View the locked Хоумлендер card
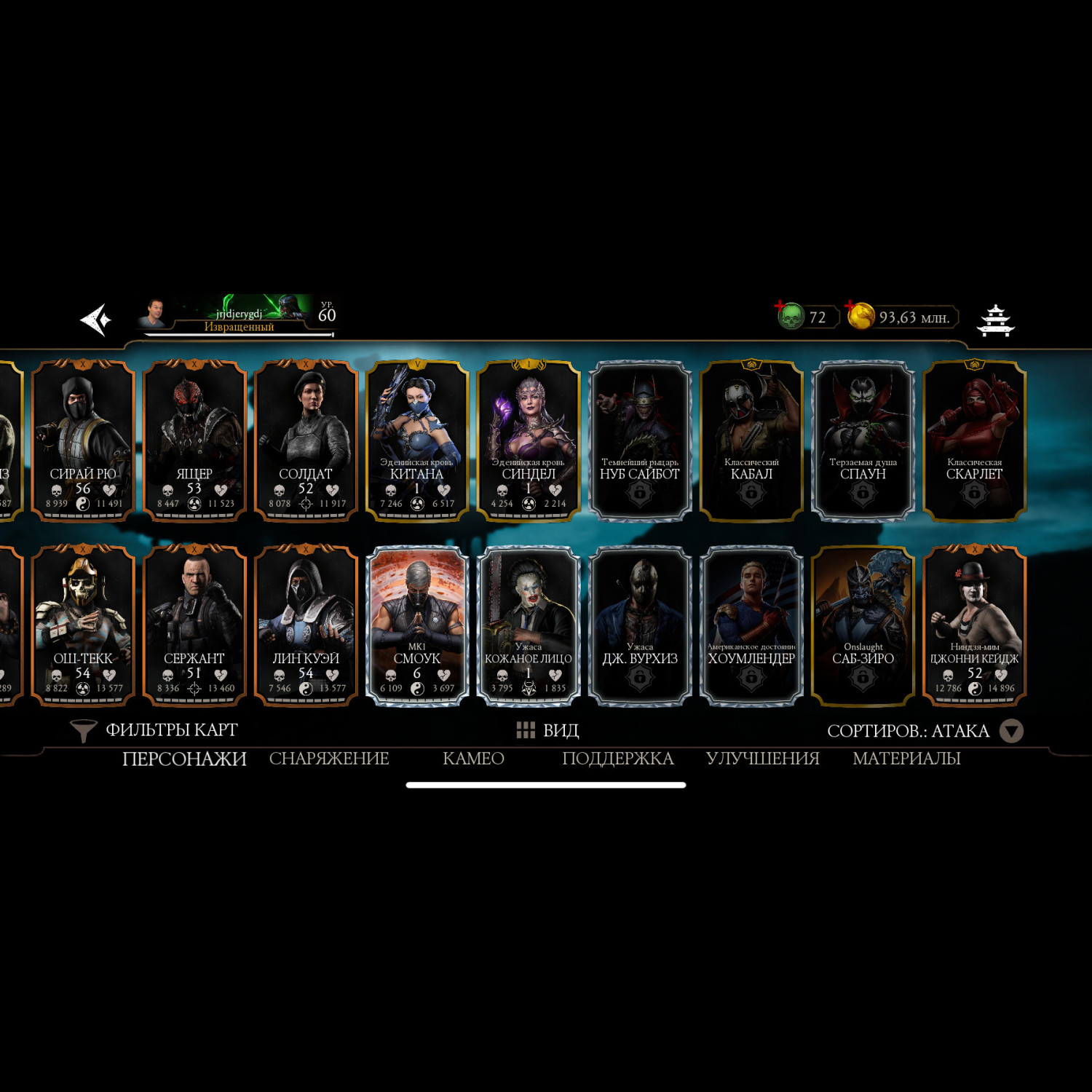This screenshot has height=1092, width=1092. click(751, 625)
